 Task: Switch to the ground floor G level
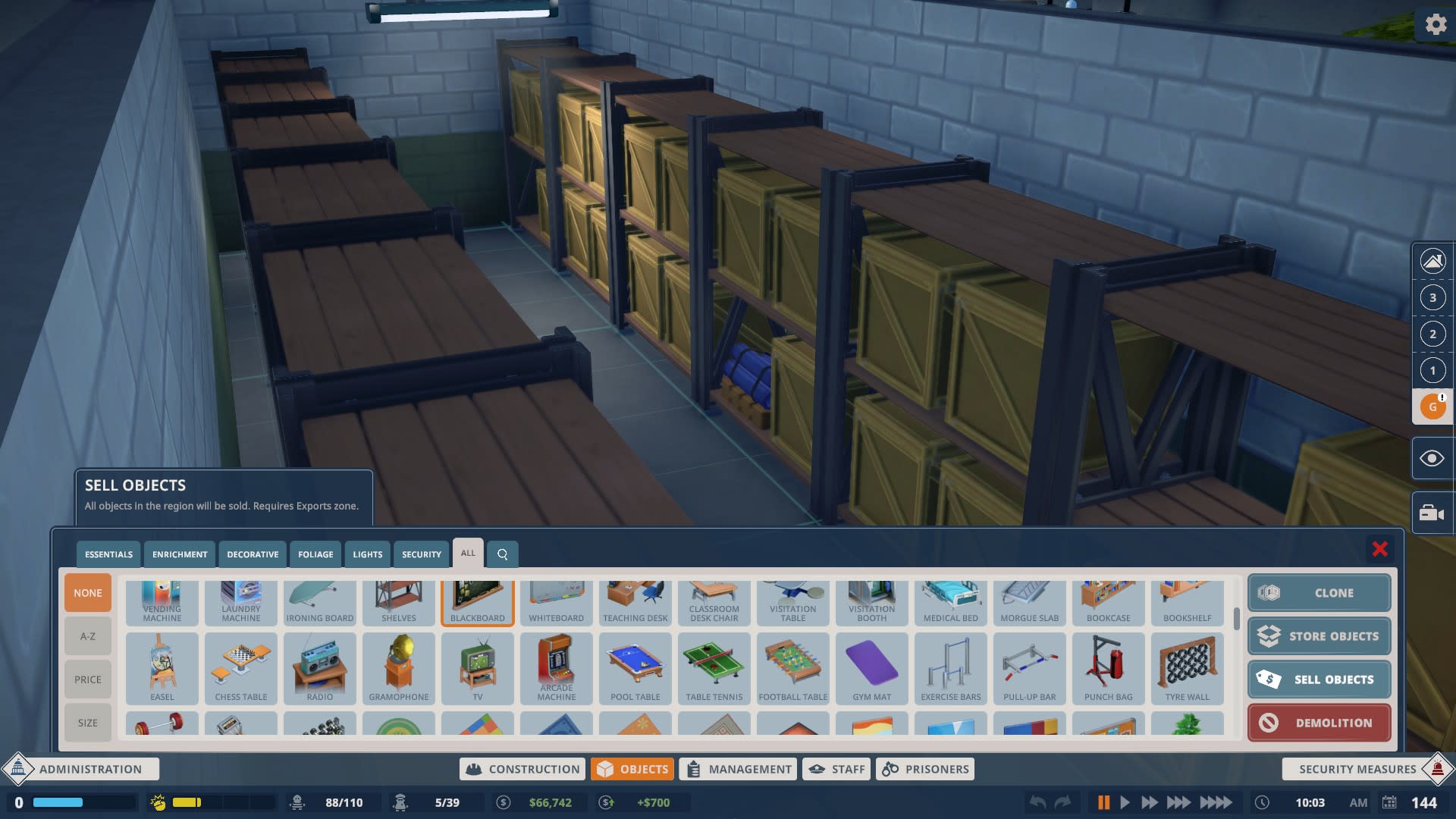(x=1432, y=406)
